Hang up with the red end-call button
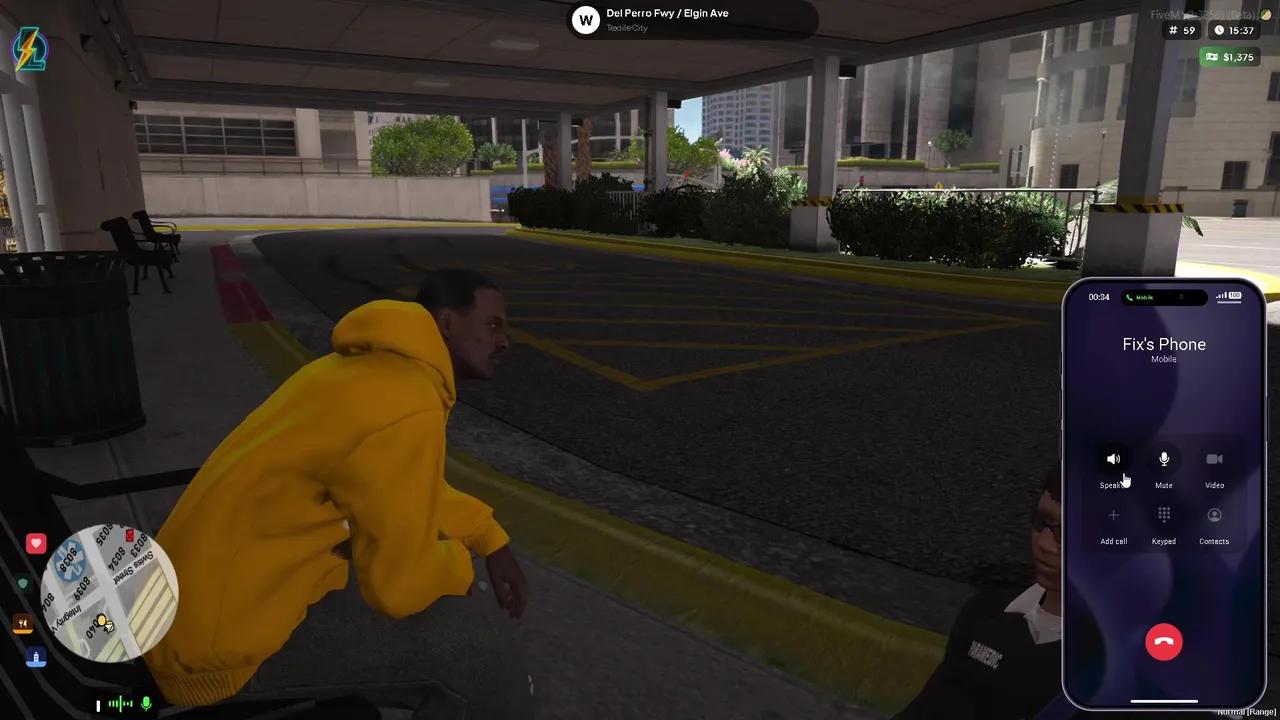Viewport: 1280px width, 720px height. pos(1163,641)
